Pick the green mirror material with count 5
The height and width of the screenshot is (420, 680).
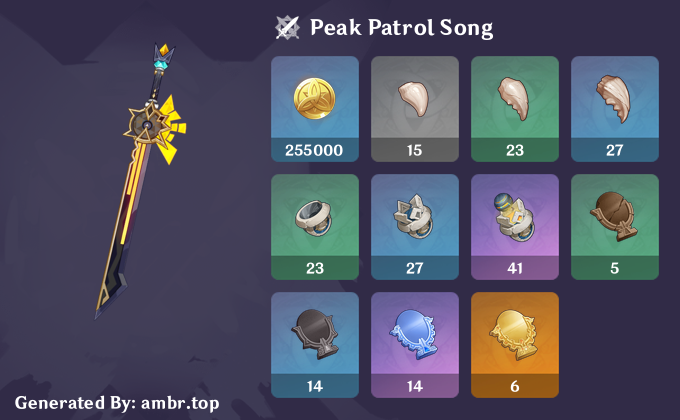point(615,226)
